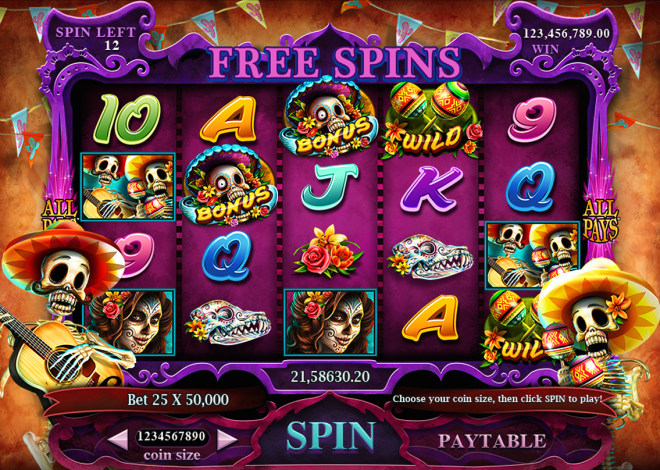Hit the SPIN button
Image resolution: width=660 pixels, height=470 pixels.
[x=331, y=436]
